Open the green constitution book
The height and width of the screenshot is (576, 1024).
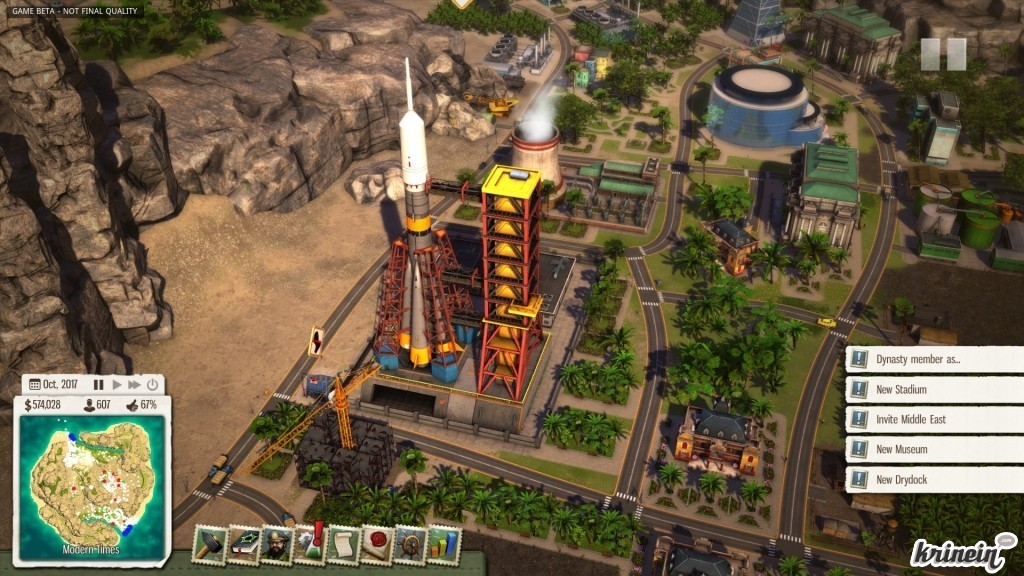pos(244,545)
